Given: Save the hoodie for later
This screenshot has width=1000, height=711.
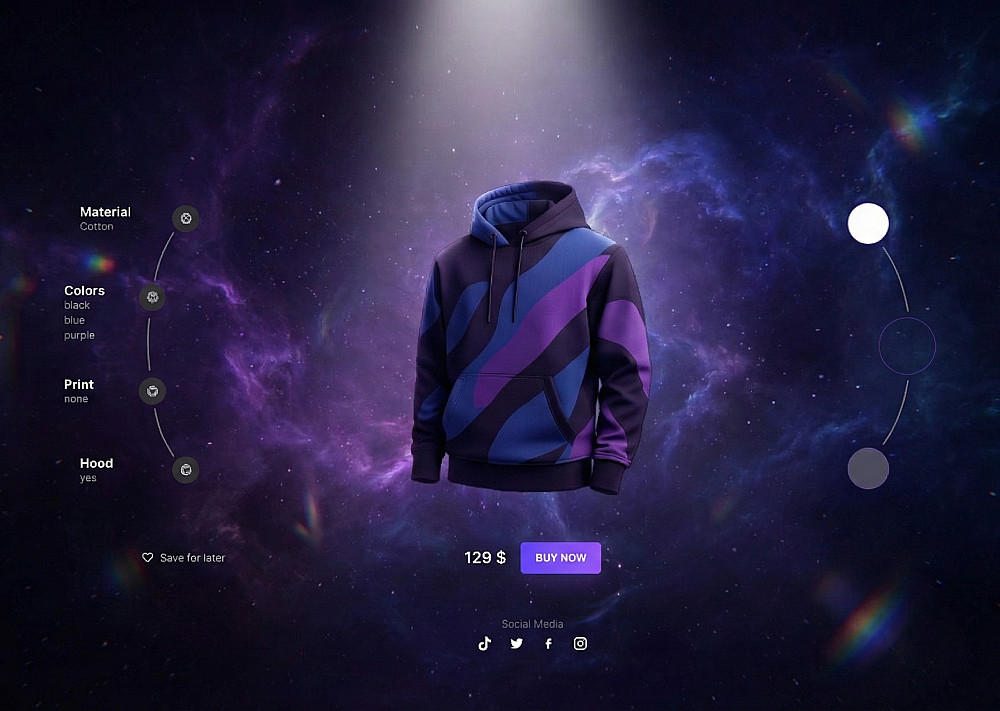Looking at the screenshot, I should (x=185, y=558).
